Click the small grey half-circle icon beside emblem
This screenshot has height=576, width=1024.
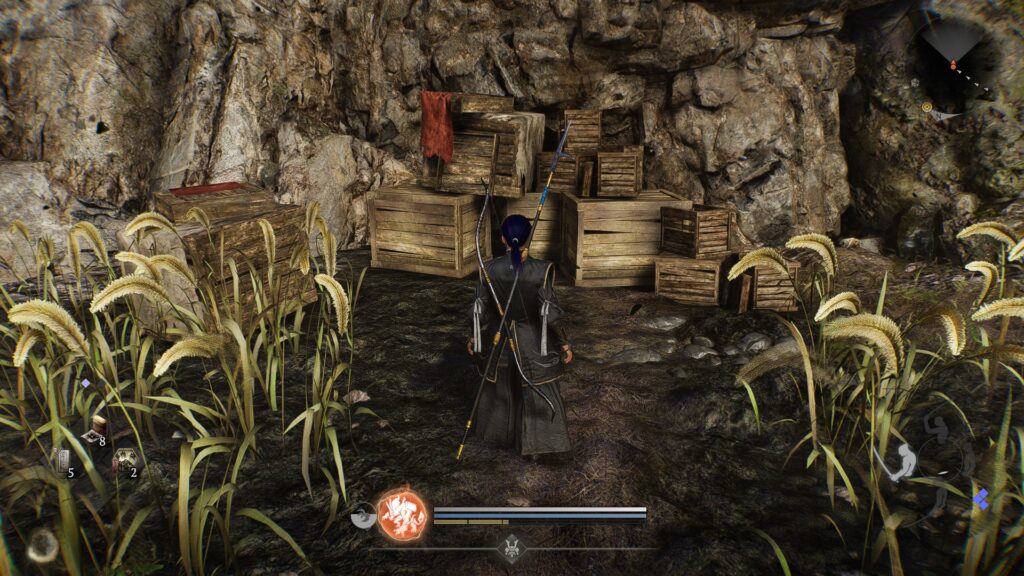[x=364, y=518]
